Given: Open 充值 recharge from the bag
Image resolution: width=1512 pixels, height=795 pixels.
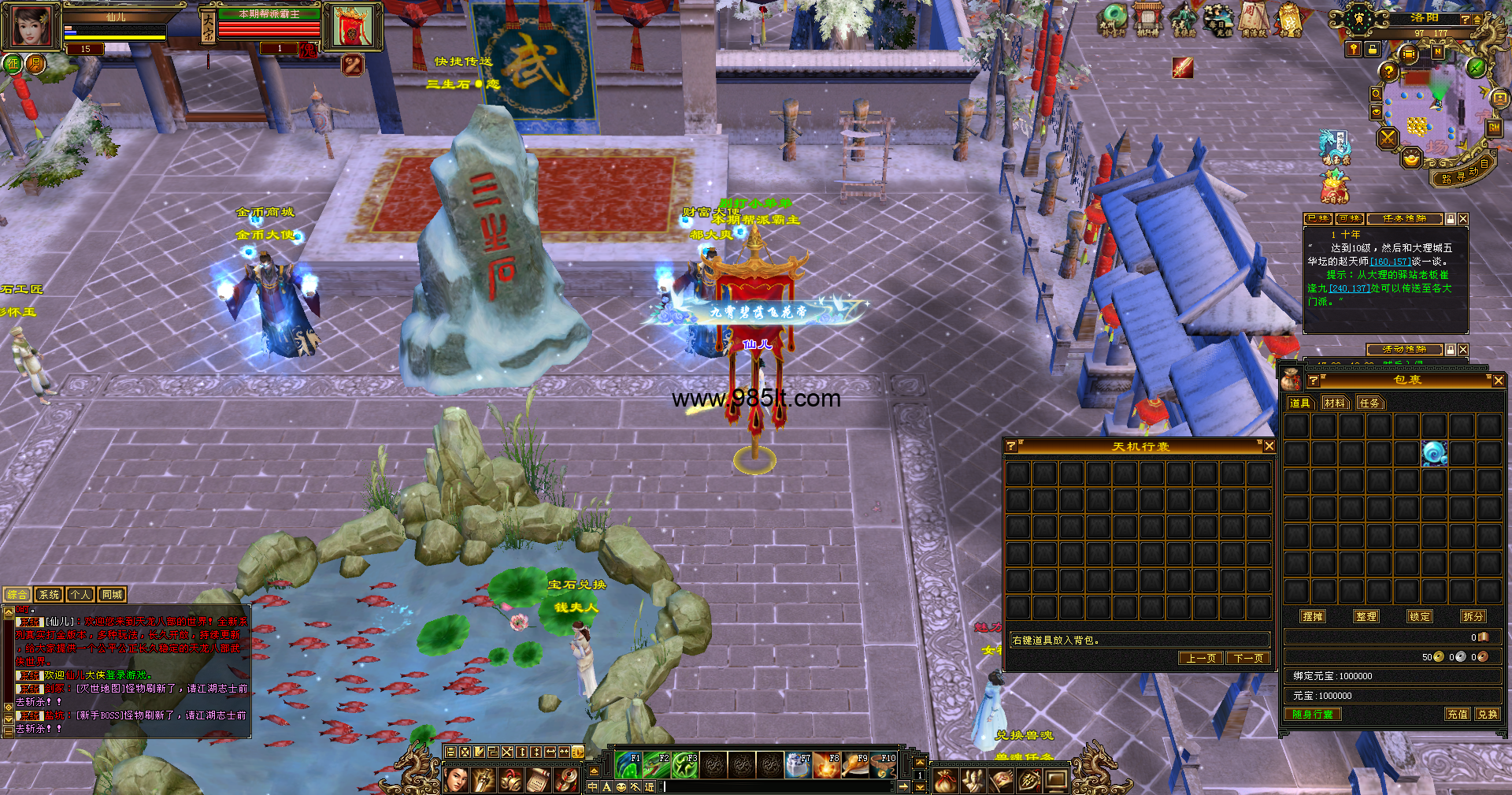Looking at the screenshot, I should [1458, 714].
